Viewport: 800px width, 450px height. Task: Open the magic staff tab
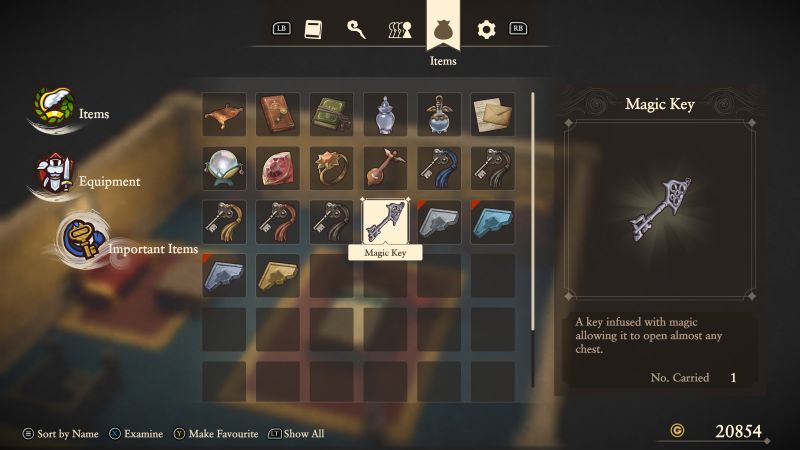tap(356, 29)
